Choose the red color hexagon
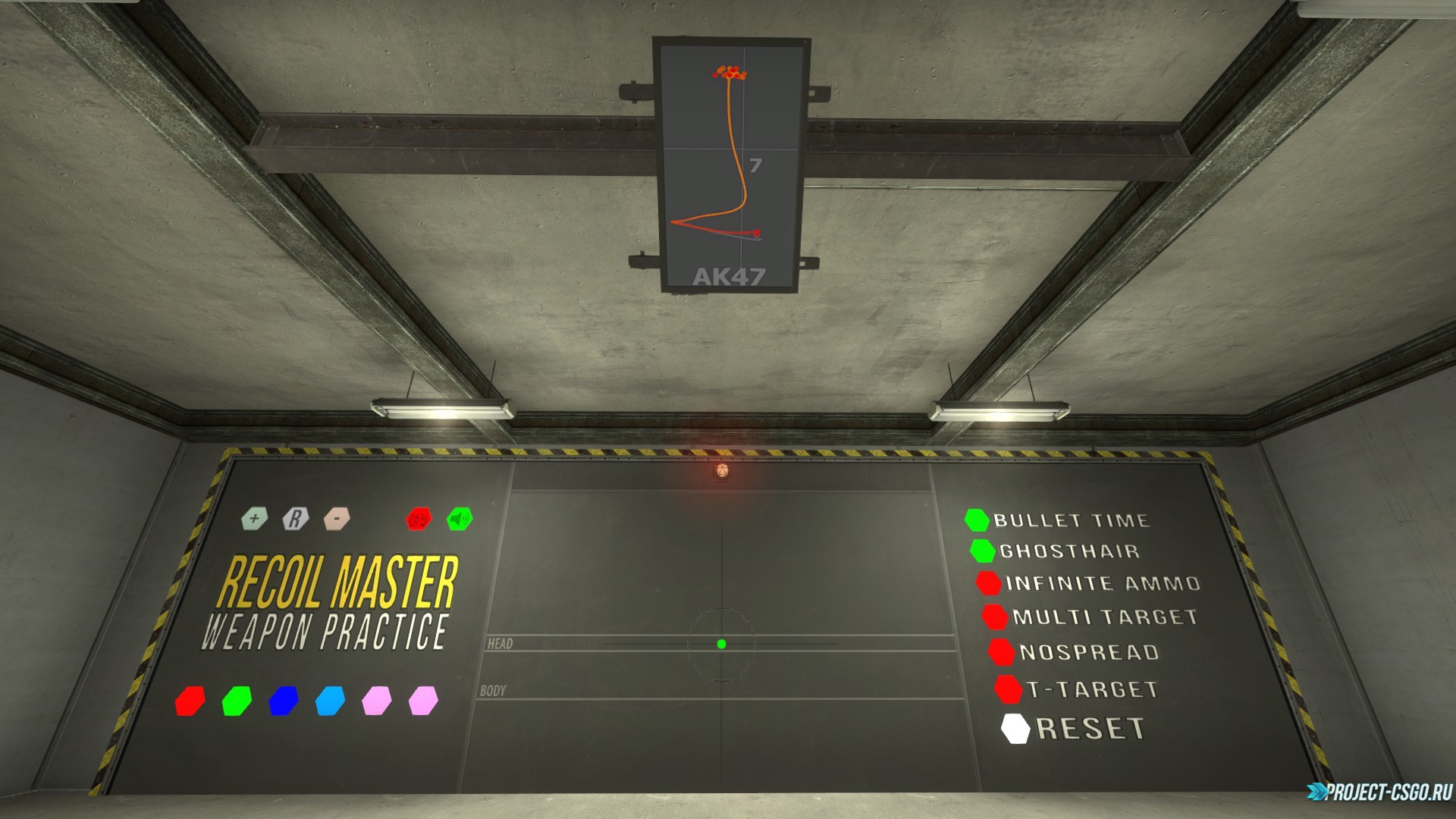This screenshot has width=1456, height=819. (190, 701)
